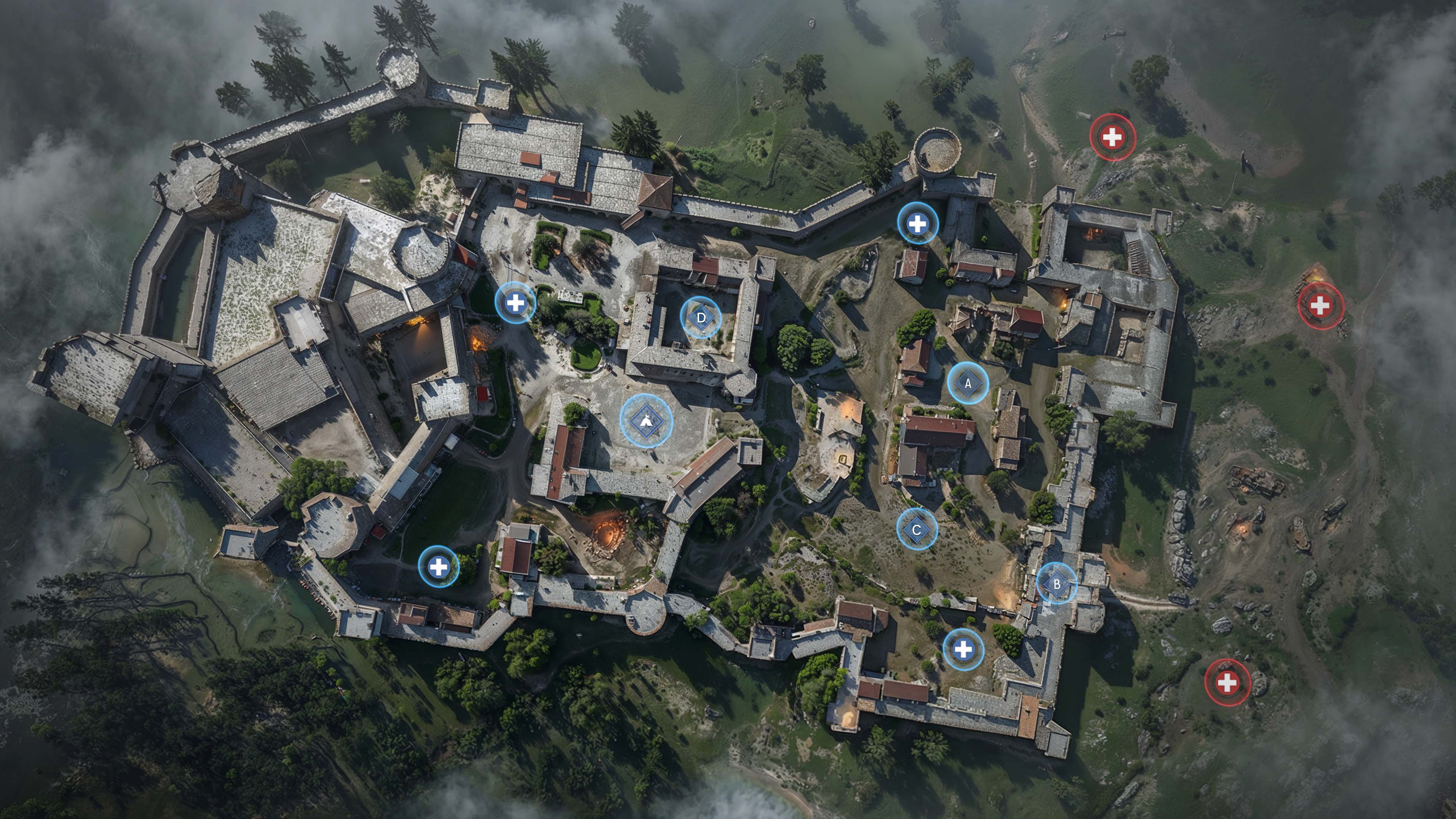Image resolution: width=1456 pixels, height=819 pixels.
Task: Select capture point D marker
Action: pyautogui.click(x=701, y=318)
